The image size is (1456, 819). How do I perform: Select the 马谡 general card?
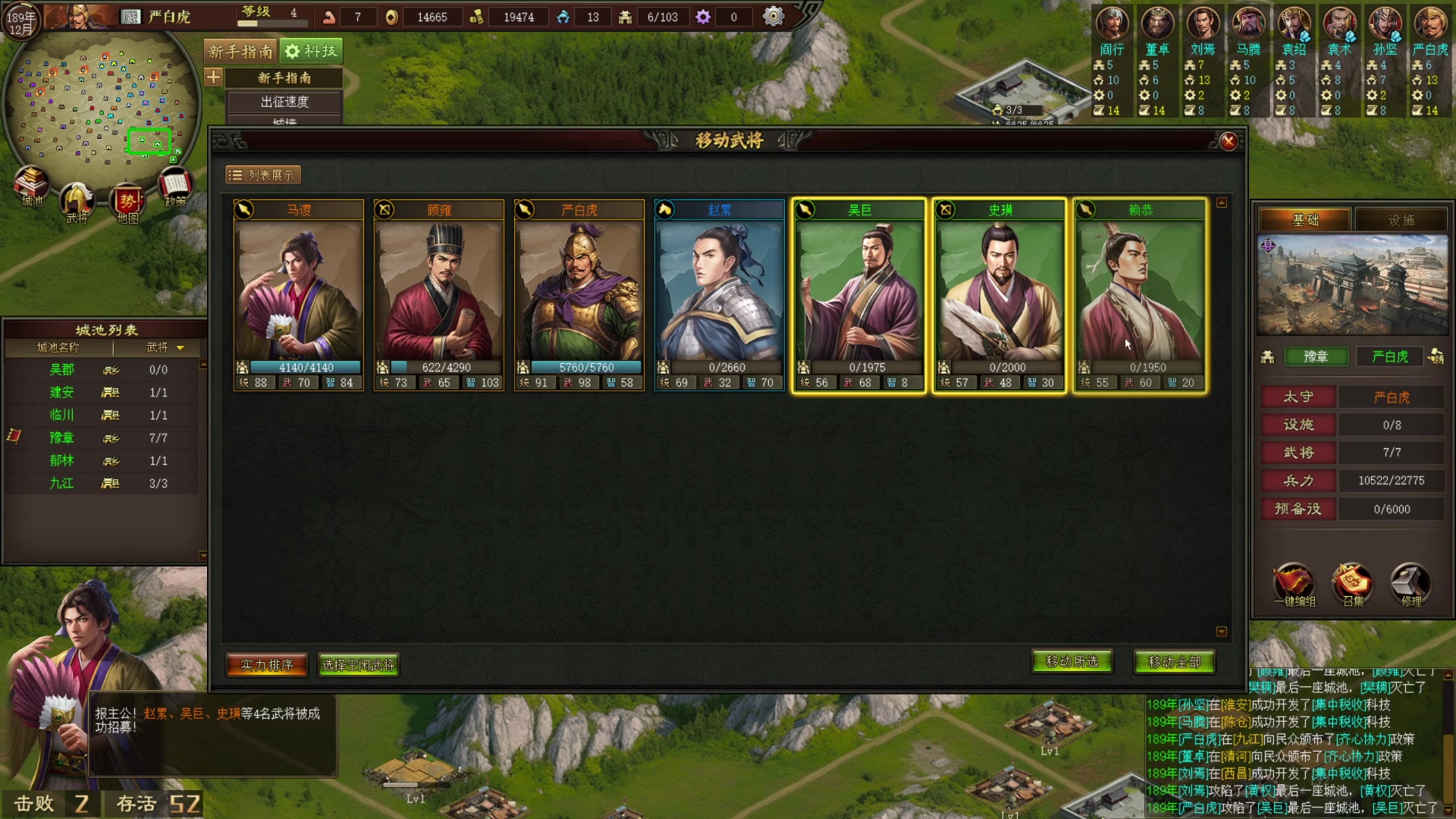click(x=299, y=296)
